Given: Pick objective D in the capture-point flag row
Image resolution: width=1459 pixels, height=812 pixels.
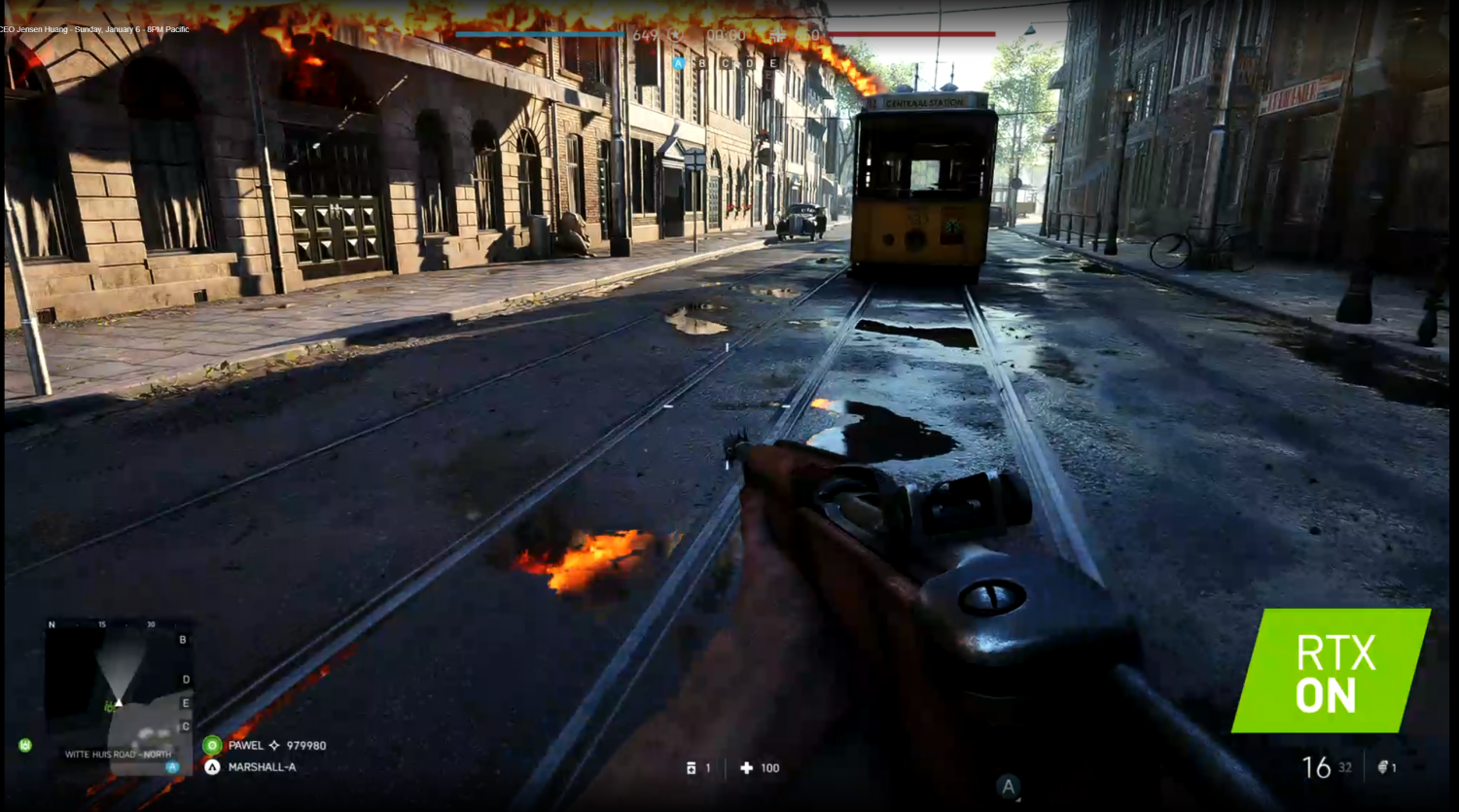Looking at the screenshot, I should pos(750,63).
